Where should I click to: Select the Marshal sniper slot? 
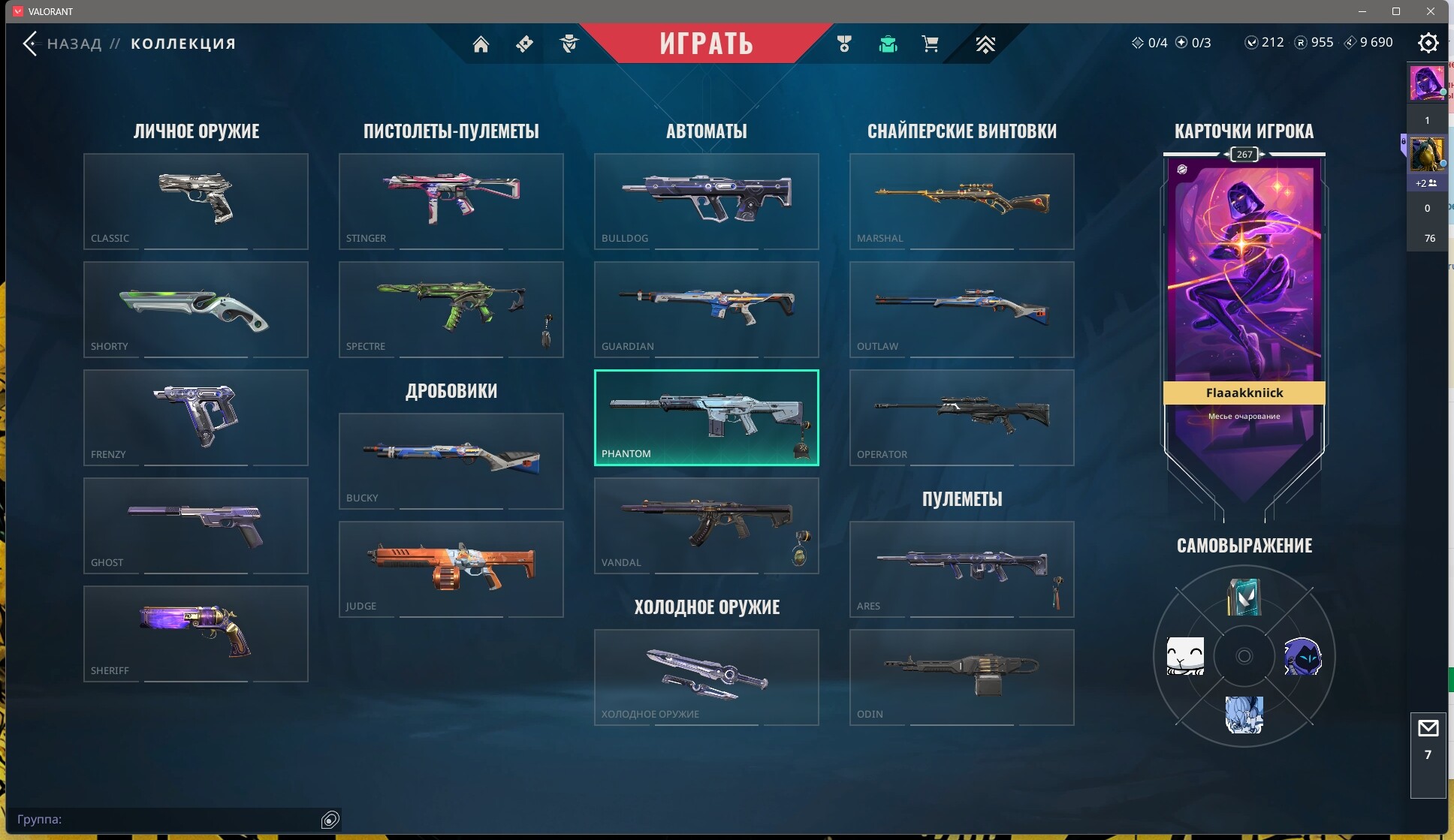pyautogui.click(x=962, y=201)
